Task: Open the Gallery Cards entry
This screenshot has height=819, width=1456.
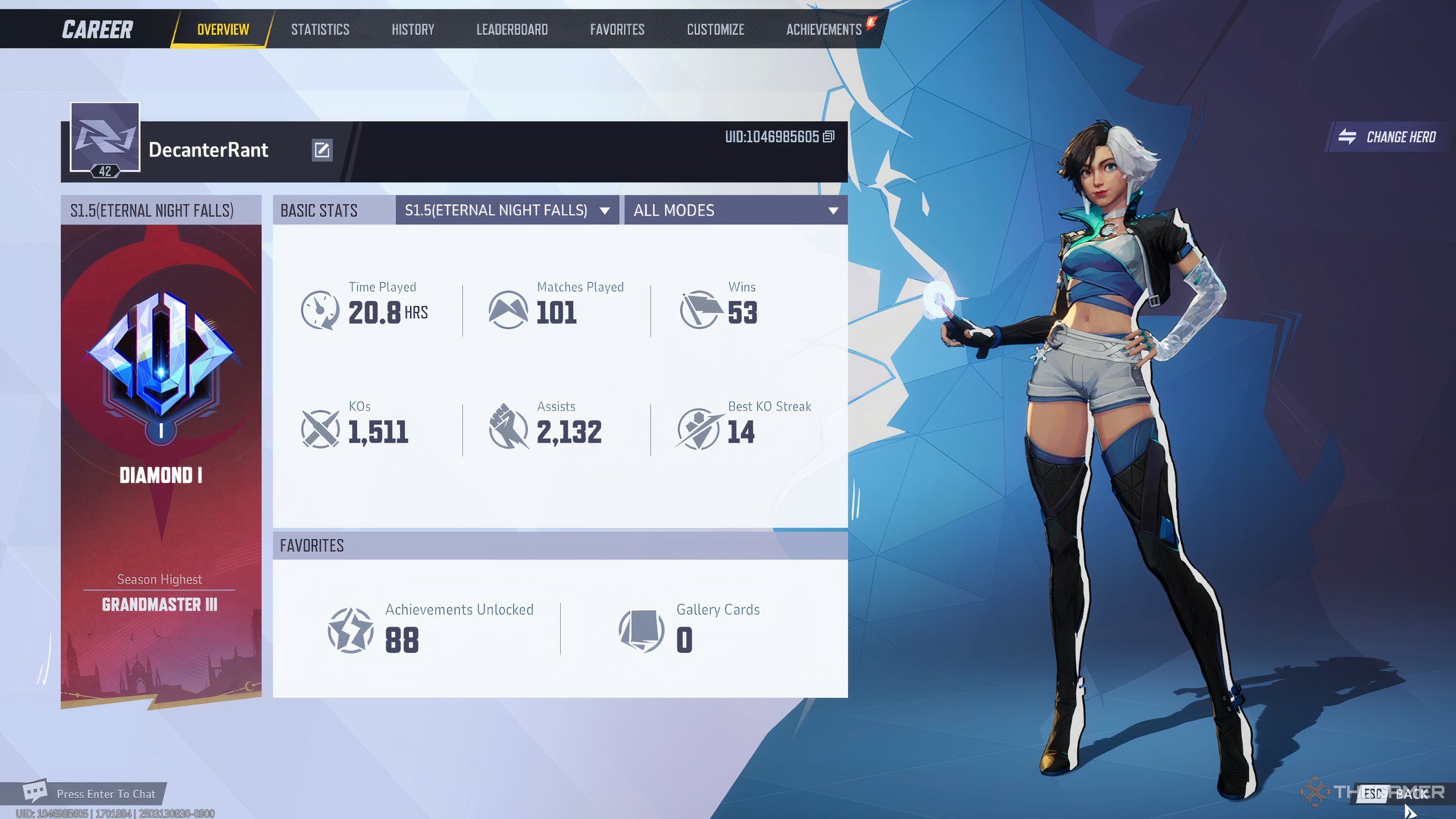Action: pos(689,629)
